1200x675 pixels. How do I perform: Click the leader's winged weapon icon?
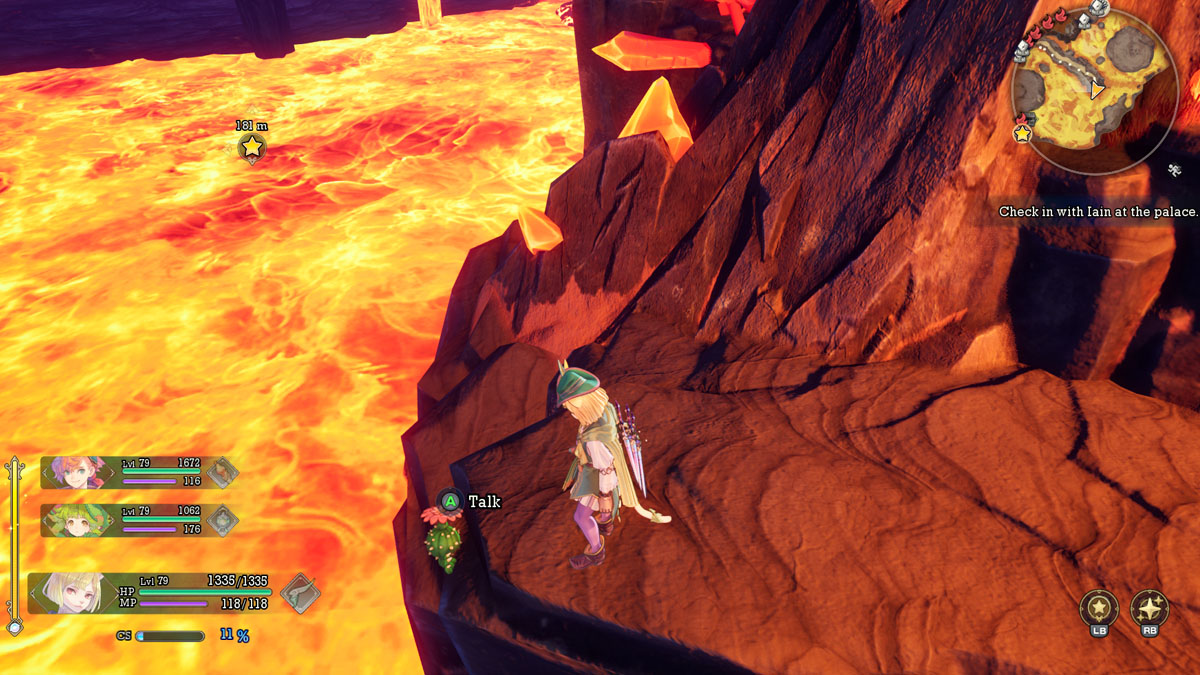pos(299,592)
